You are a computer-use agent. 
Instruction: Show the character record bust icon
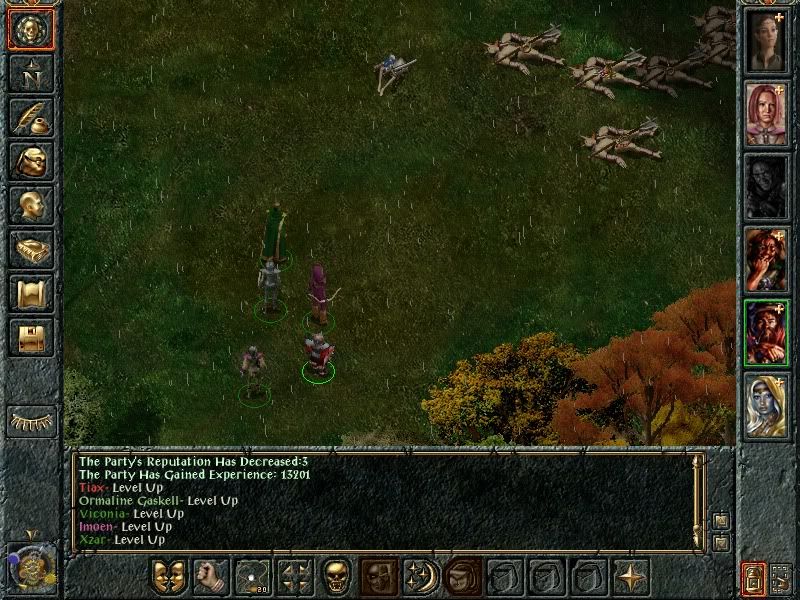tap(30, 205)
